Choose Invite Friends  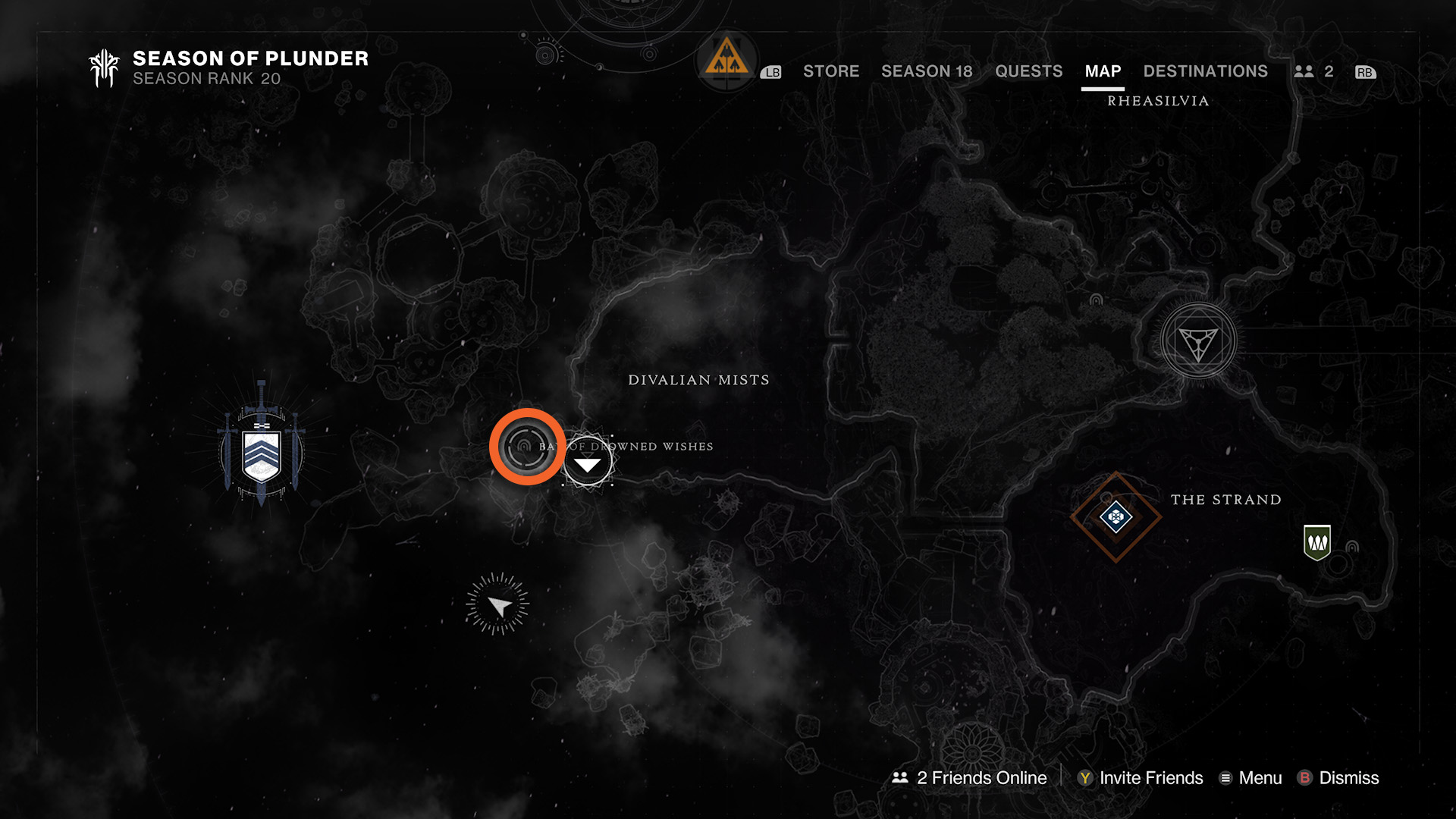[x=1141, y=778]
